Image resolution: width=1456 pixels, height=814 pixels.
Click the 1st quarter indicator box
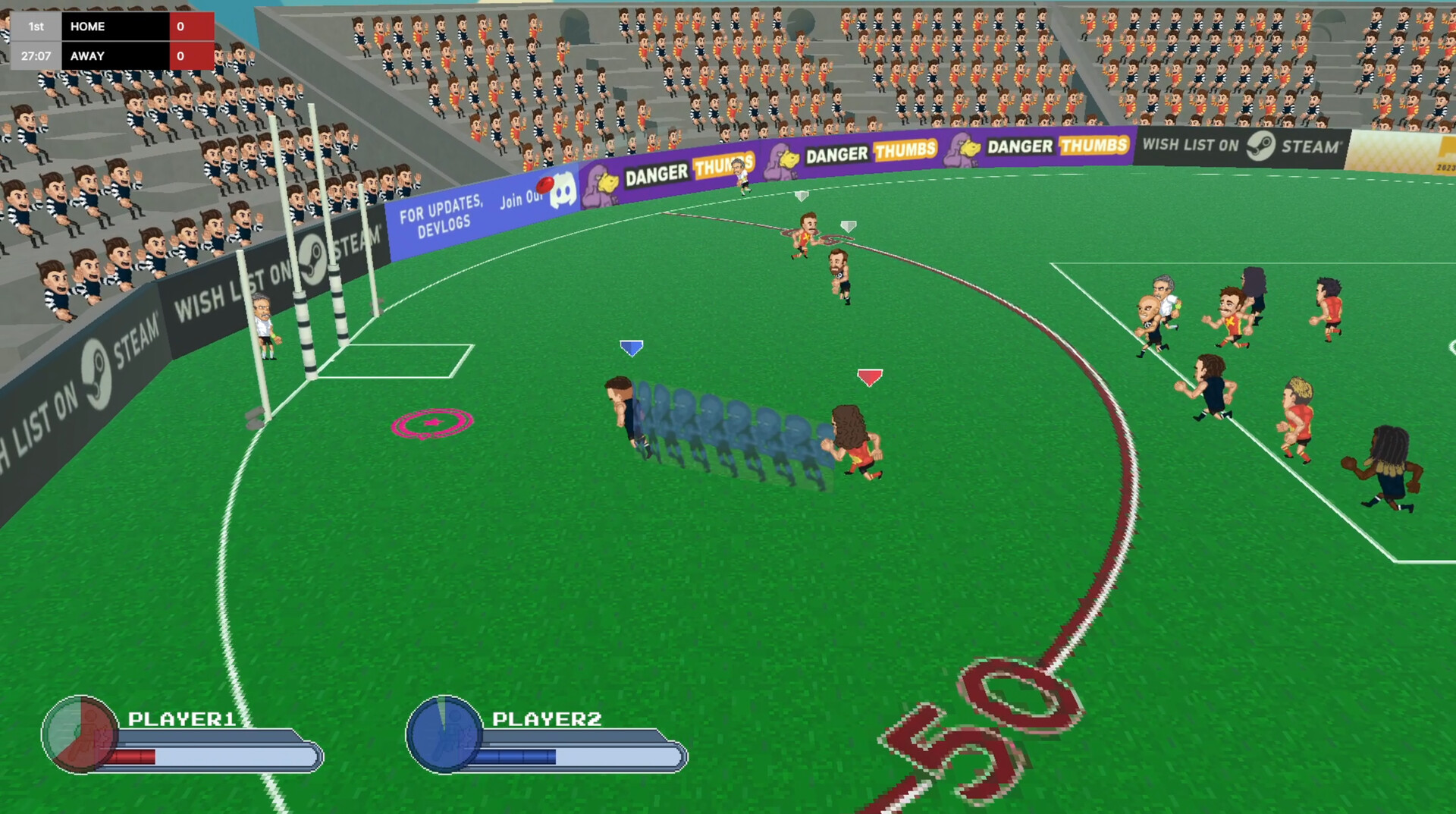(35, 26)
